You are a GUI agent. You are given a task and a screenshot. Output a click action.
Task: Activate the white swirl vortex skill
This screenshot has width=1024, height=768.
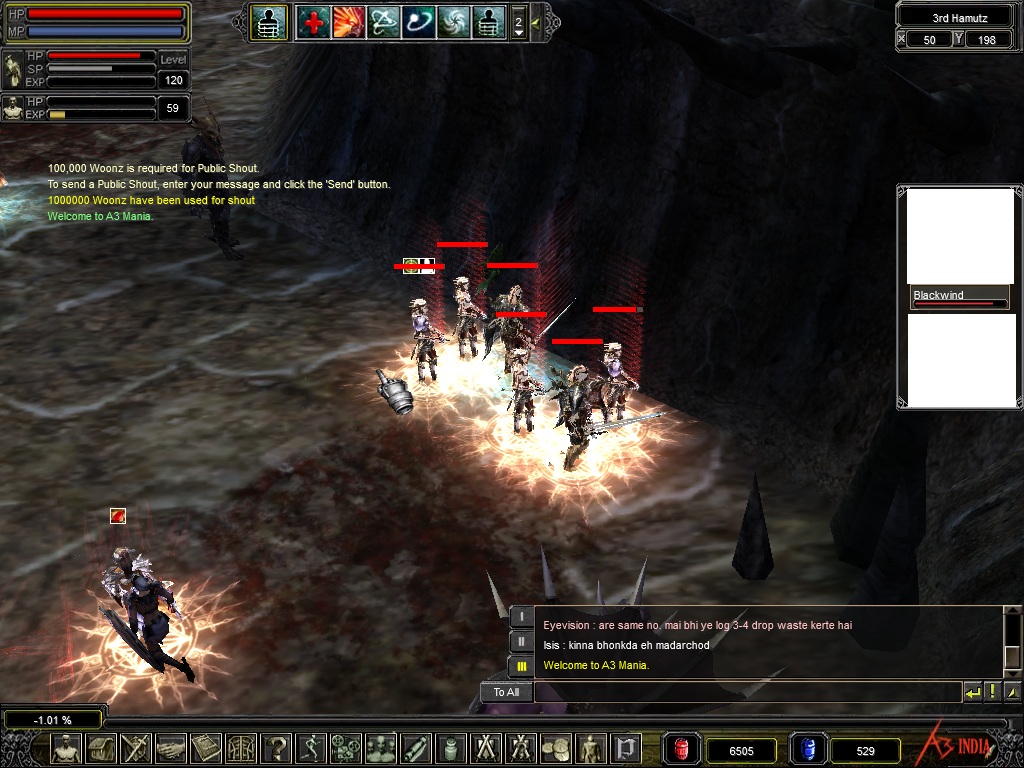click(x=453, y=21)
